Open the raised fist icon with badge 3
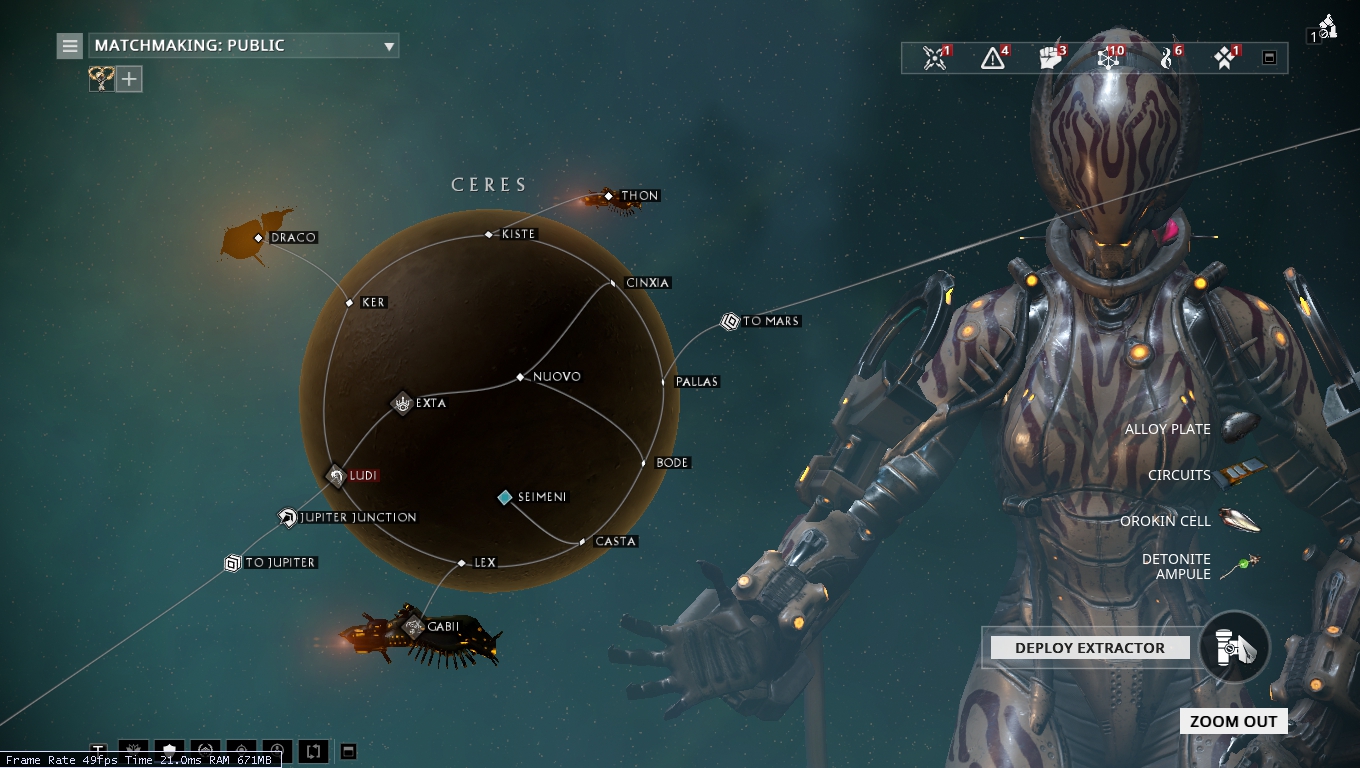 [1050, 58]
